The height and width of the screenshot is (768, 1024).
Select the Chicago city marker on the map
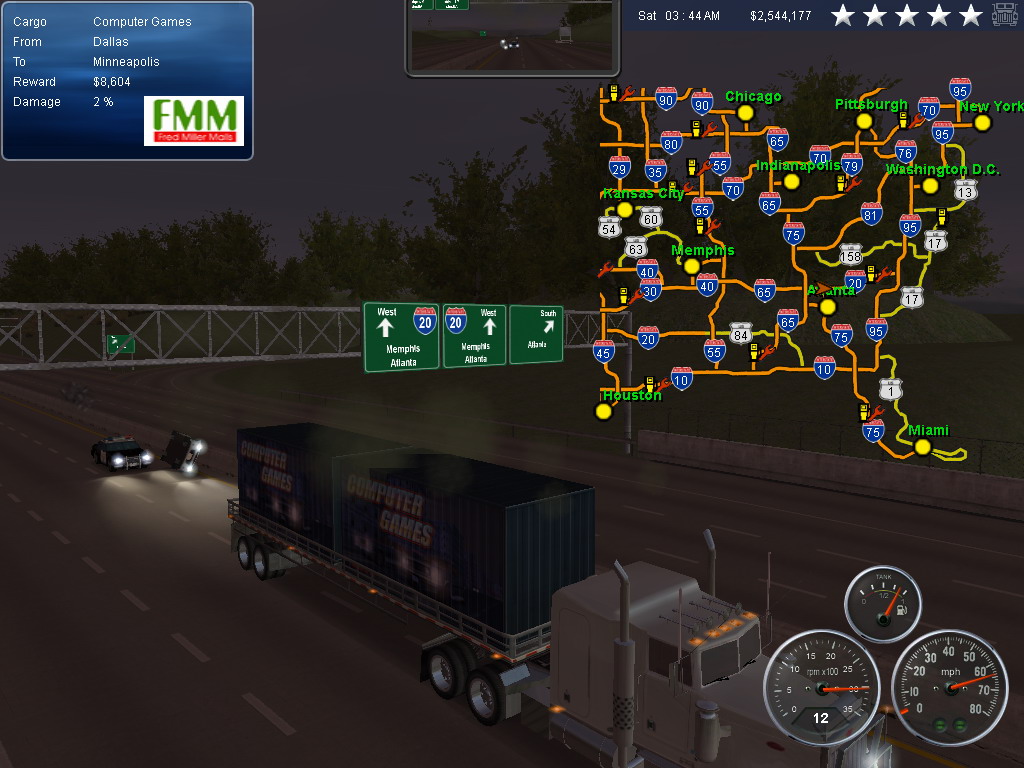[745, 113]
